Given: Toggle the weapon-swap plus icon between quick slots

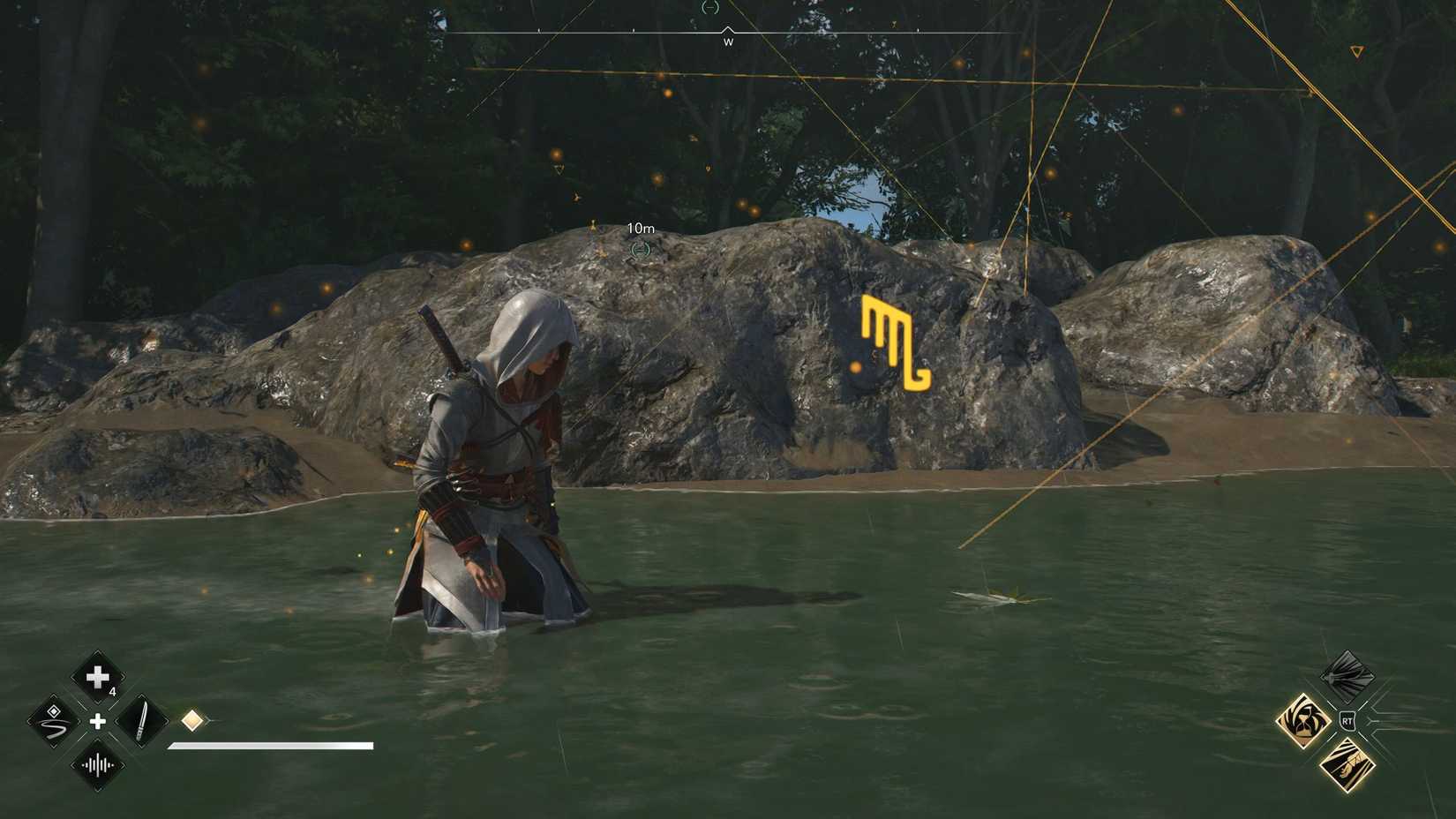Looking at the screenshot, I should click(97, 722).
